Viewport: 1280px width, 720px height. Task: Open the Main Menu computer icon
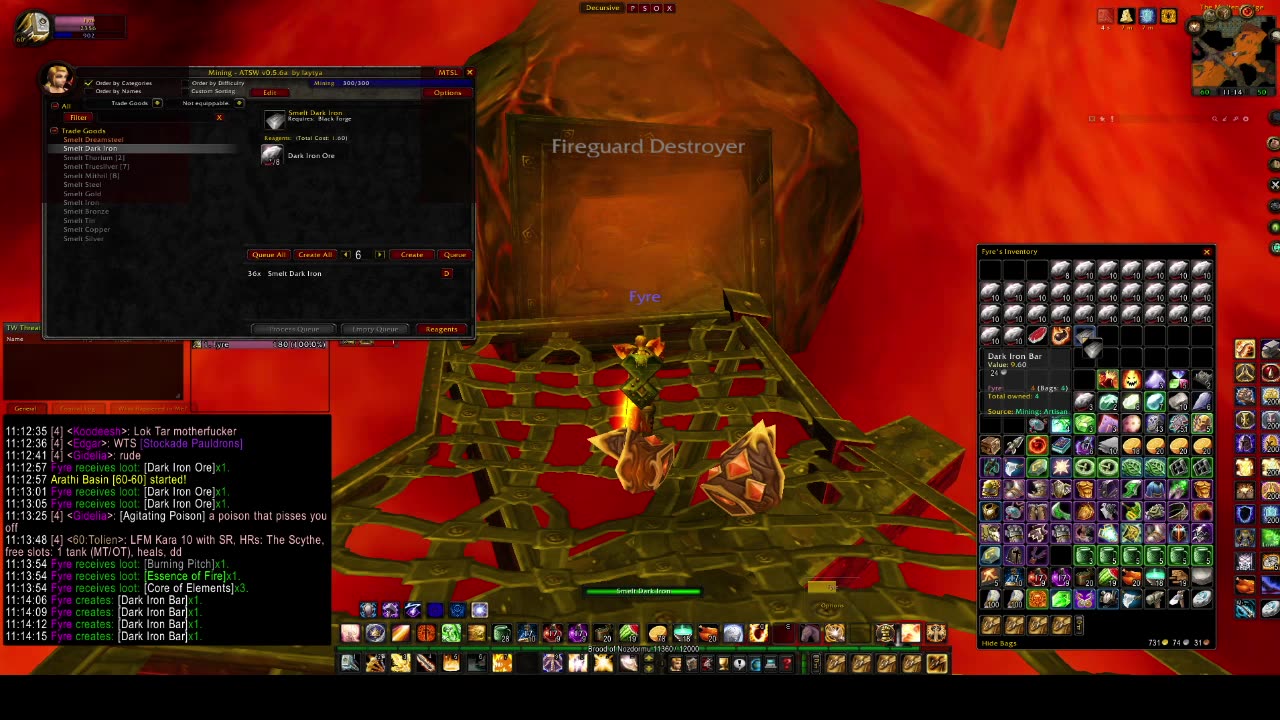coord(771,663)
